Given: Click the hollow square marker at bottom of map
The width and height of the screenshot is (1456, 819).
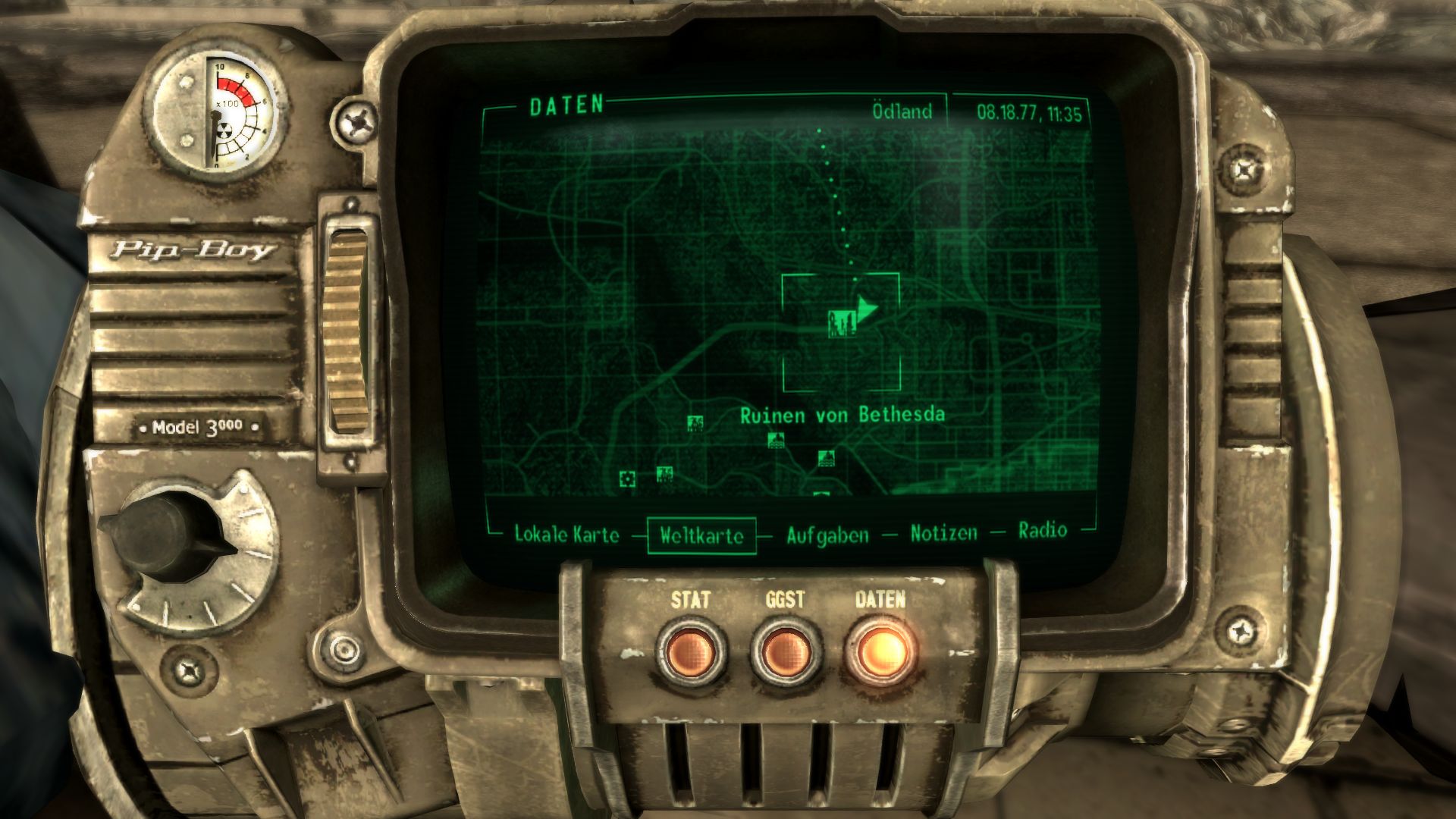Looking at the screenshot, I should (x=628, y=479).
